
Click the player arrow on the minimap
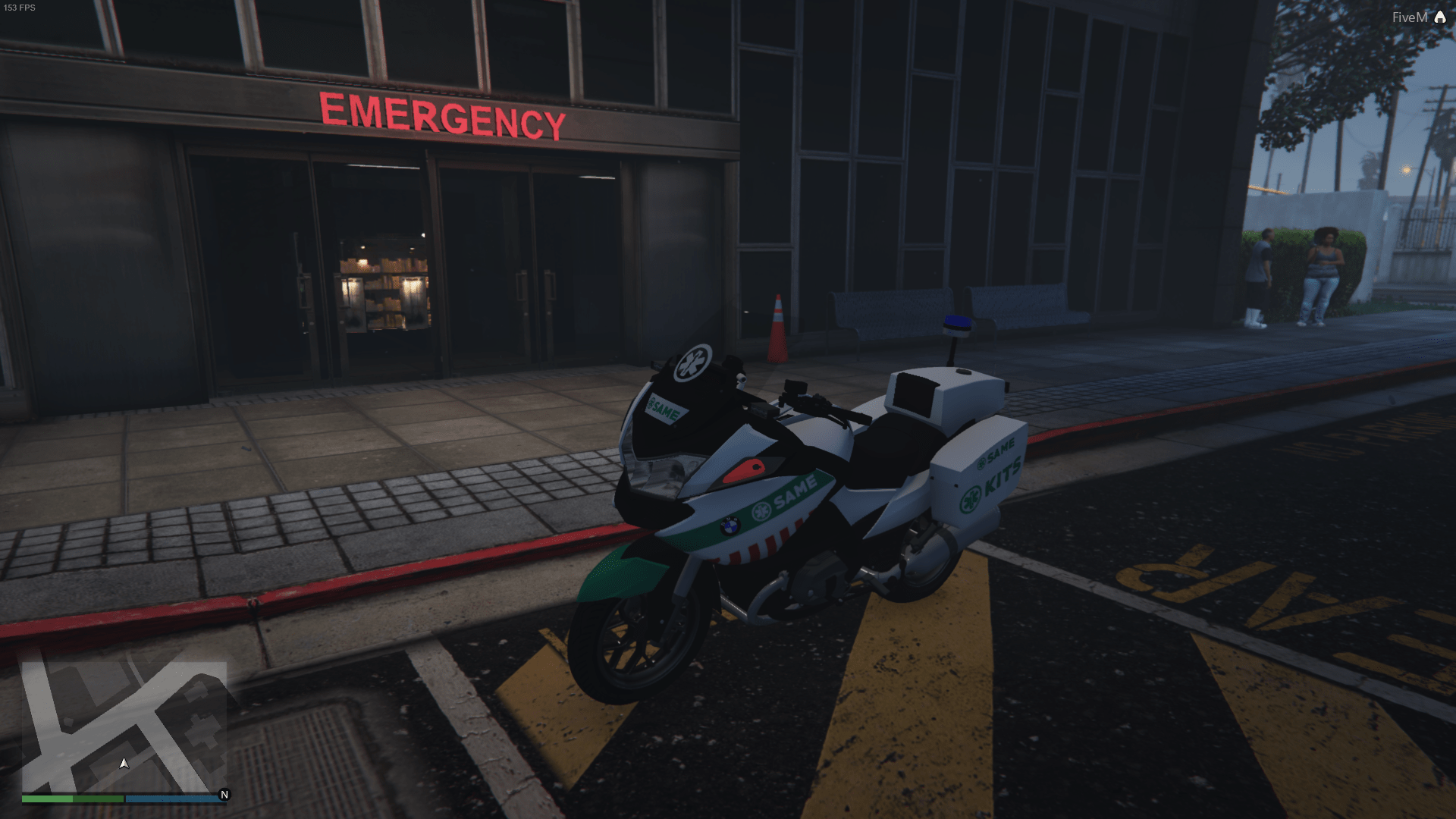(x=124, y=764)
